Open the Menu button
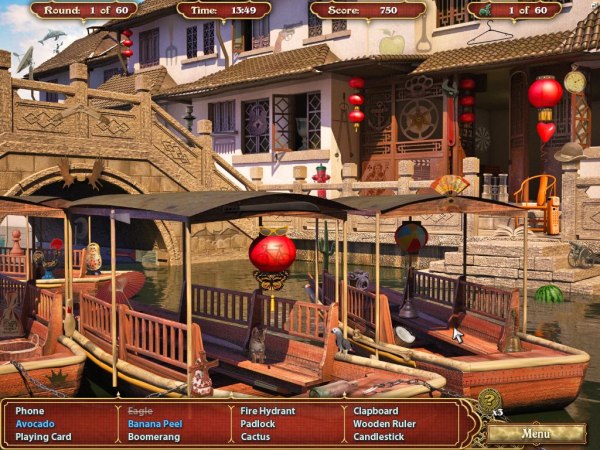This screenshot has width=600, height=450. pyautogui.click(x=535, y=433)
